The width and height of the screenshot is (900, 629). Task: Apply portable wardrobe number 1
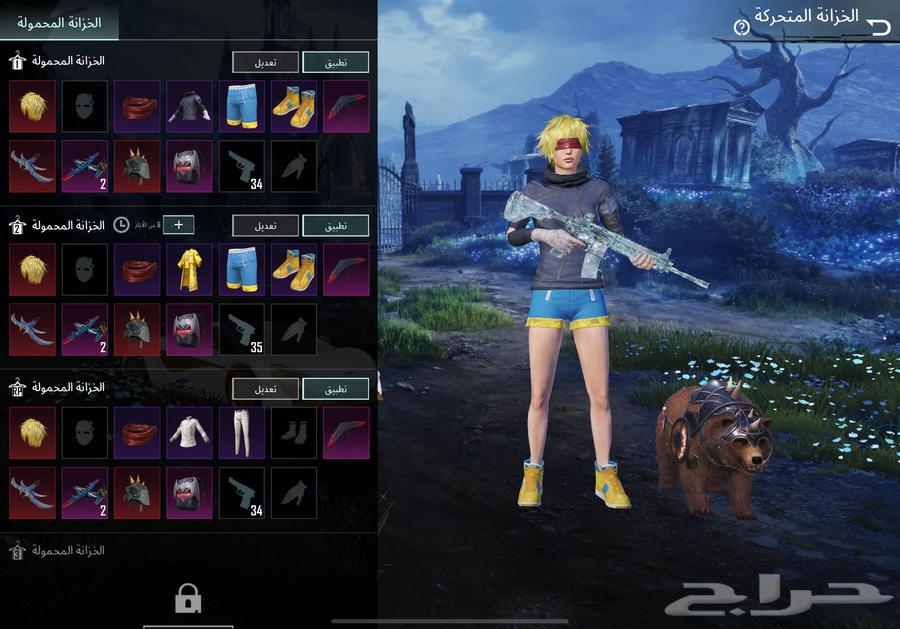(335, 62)
